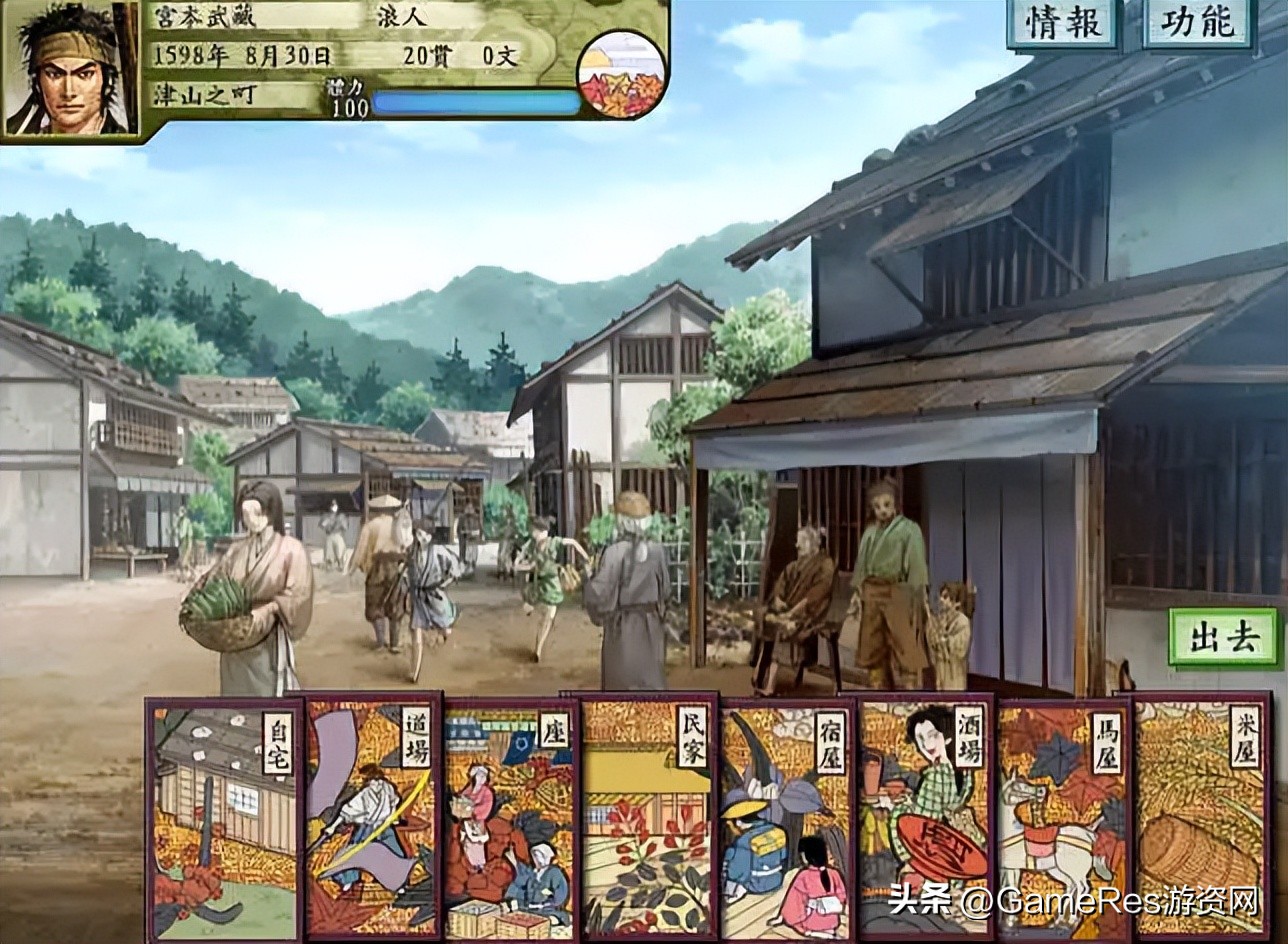Pick the 馬屋 stable card
The height and width of the screenshot is (944, 1288).
coord(1063,818)
